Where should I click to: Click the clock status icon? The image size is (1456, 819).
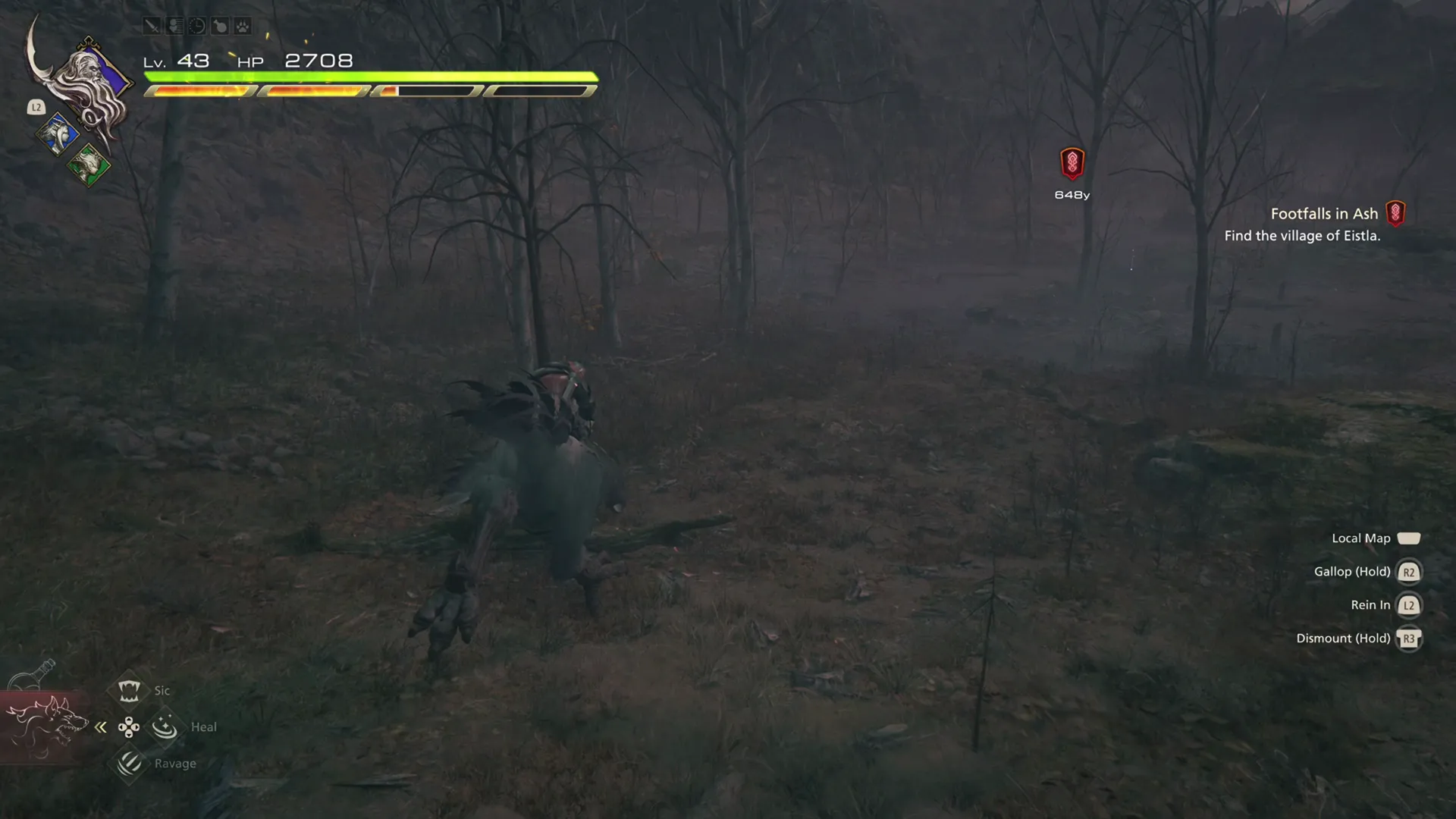pos(197,26)
